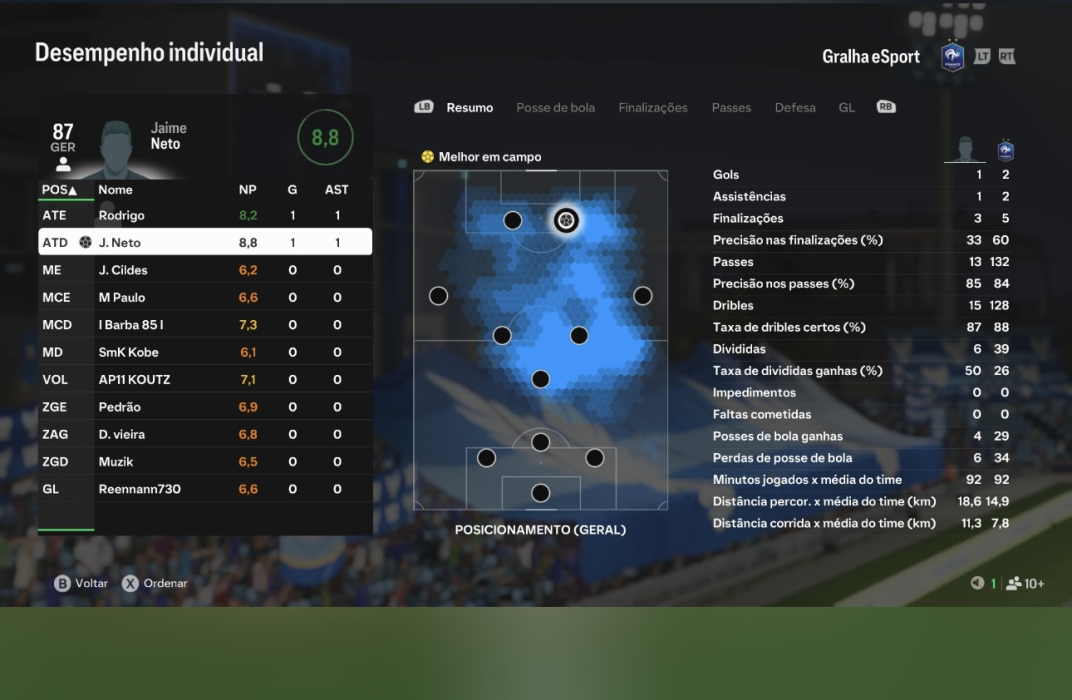
Task: Choose D. vieira from the list
Action: click(x=205, y=435)
